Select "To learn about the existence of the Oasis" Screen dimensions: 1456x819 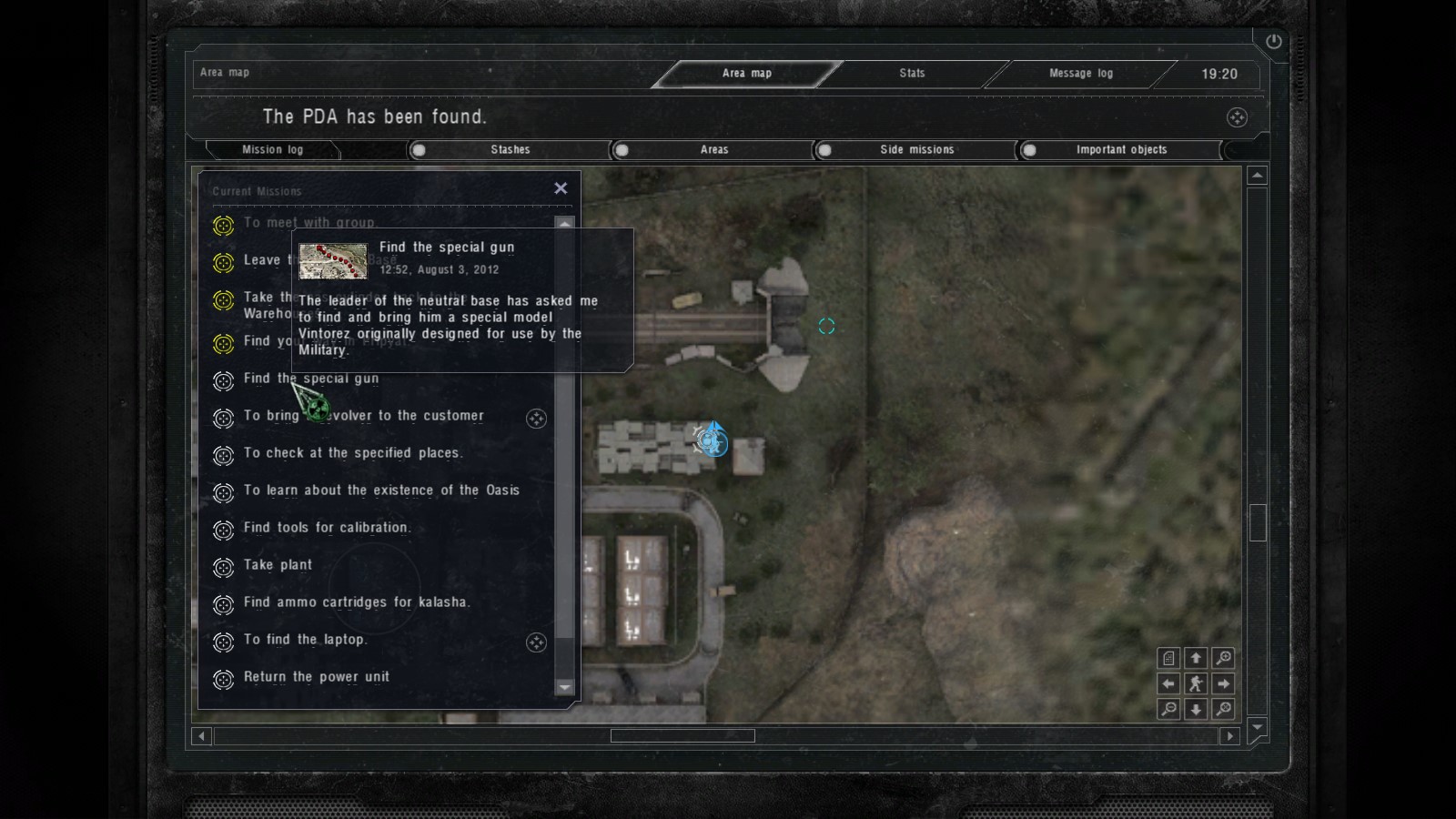click(381, 490)
